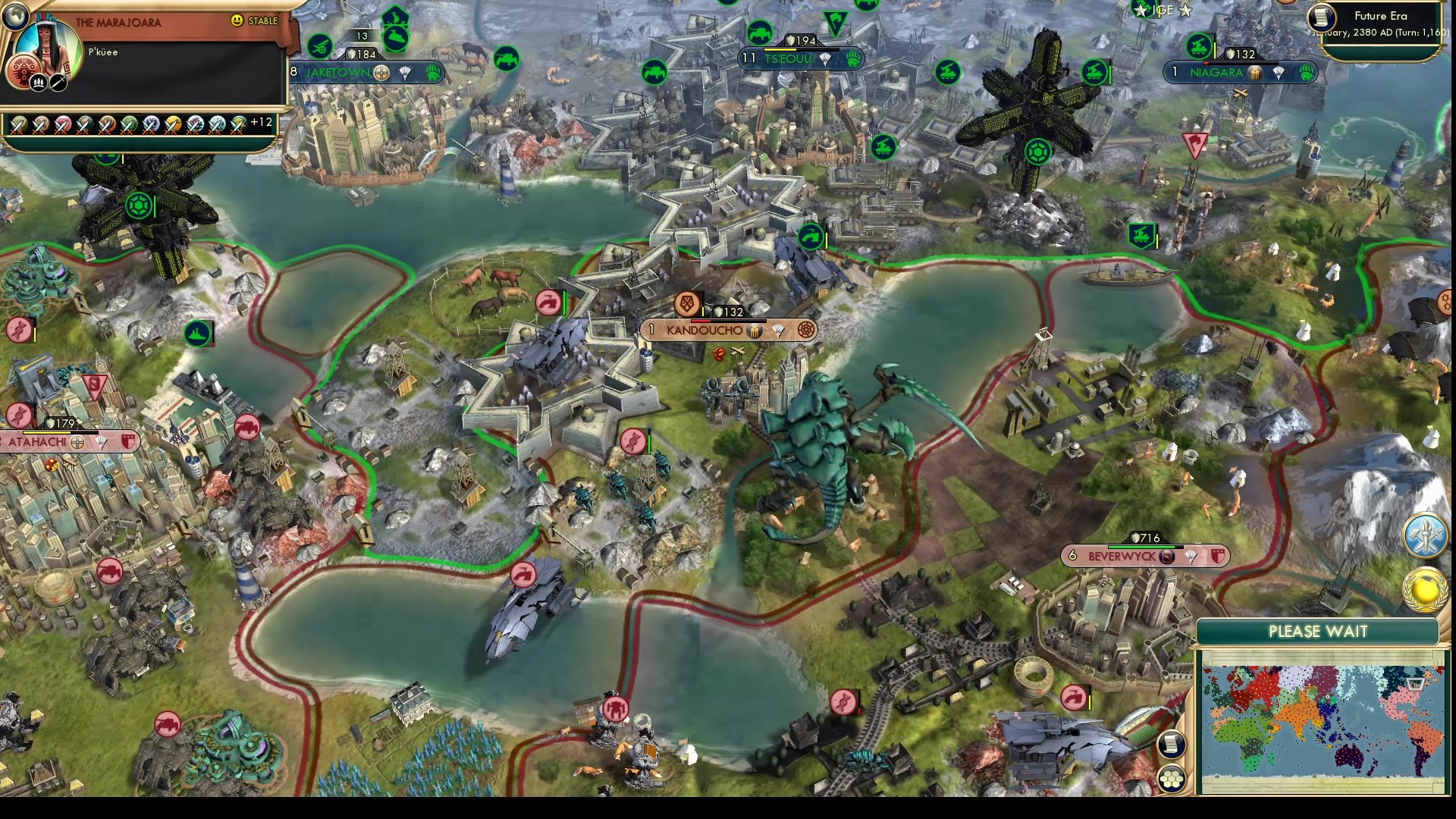The image size is (1456, 819).
Task: Open the blue hammer-and-torch notification
Action: point(1425,535)
